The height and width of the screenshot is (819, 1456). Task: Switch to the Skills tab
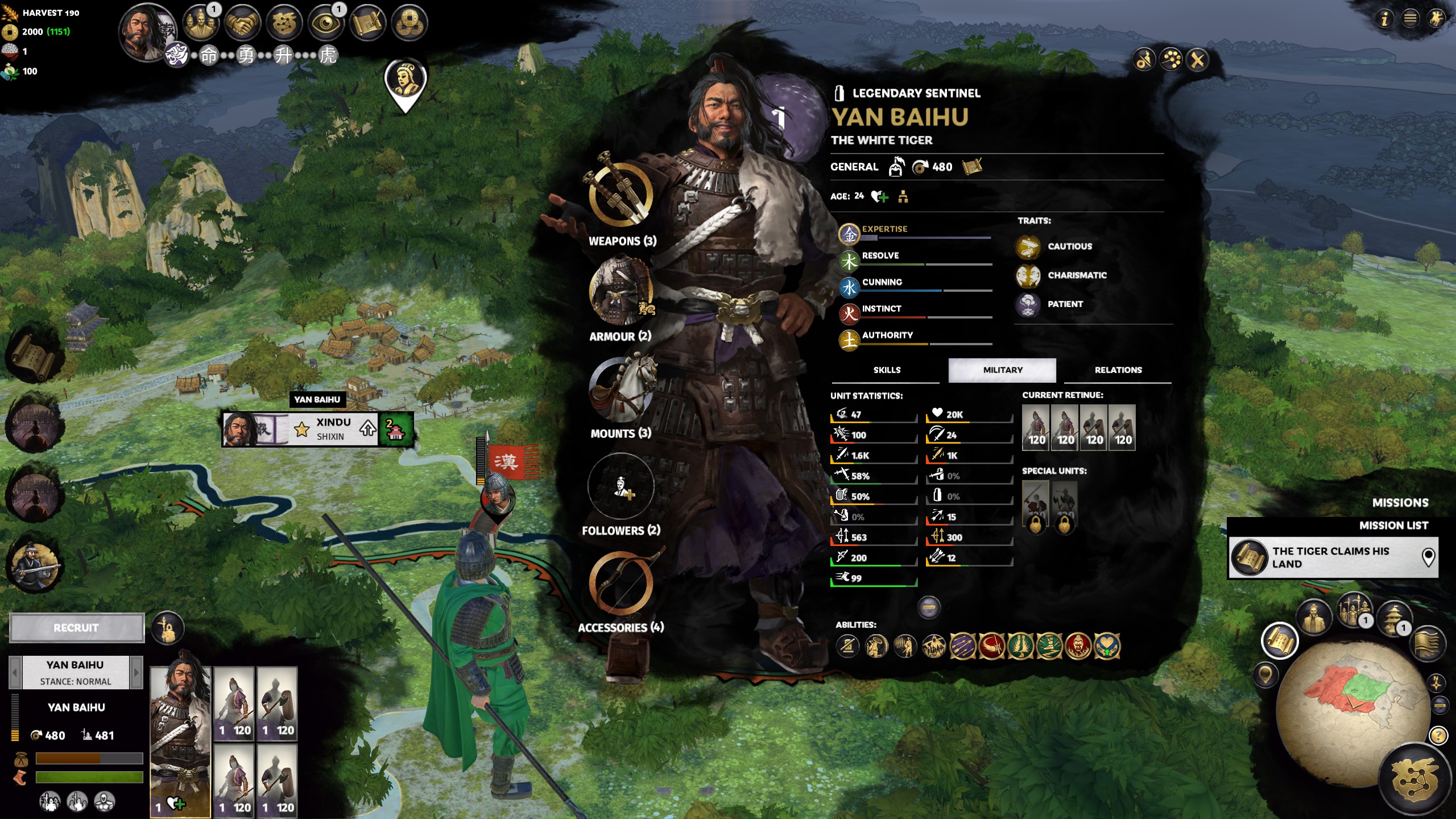click(x=887, y=370)
